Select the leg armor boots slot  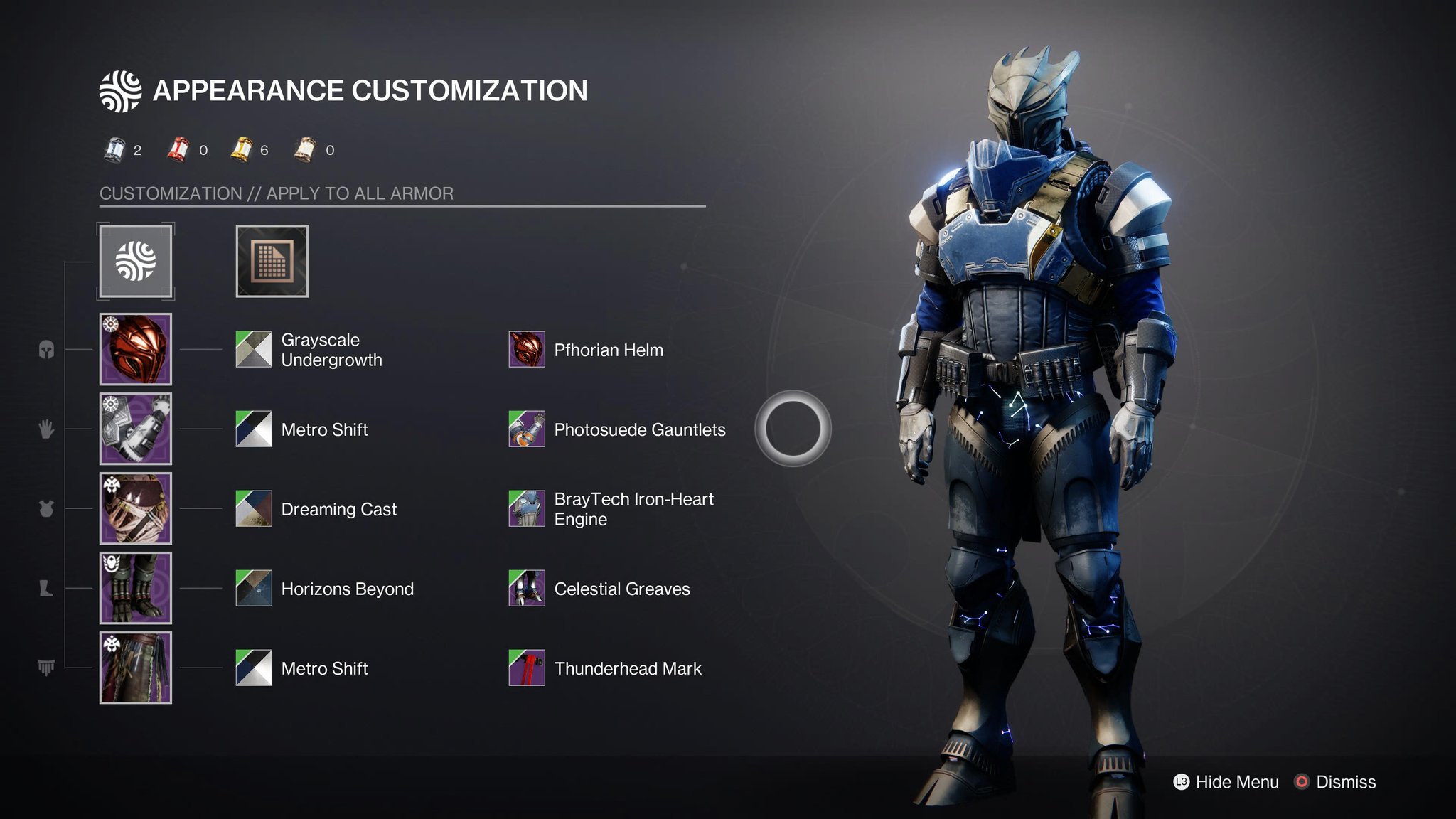click(136, 588)
